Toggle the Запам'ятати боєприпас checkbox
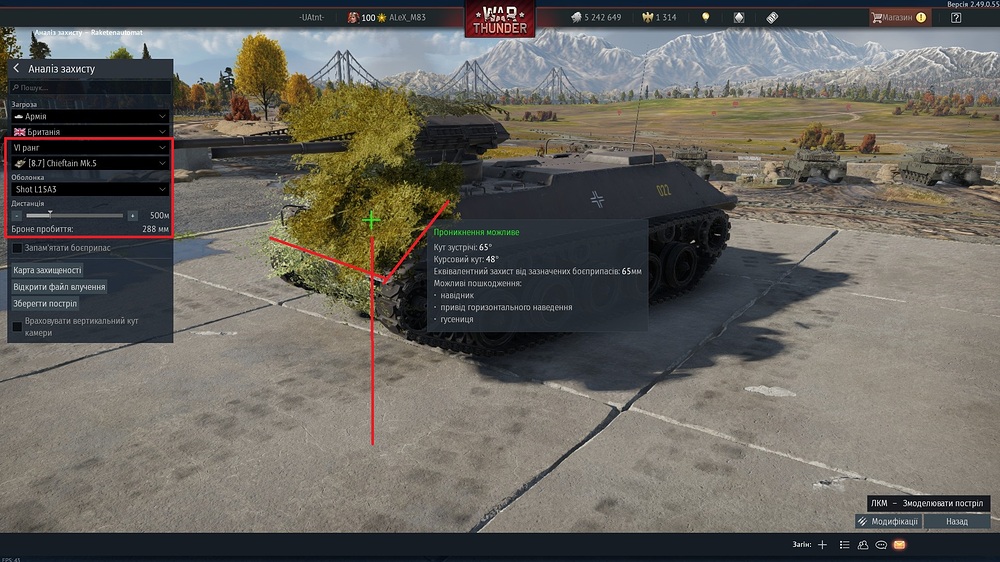 pyautogui.click(x=18, y=248)
